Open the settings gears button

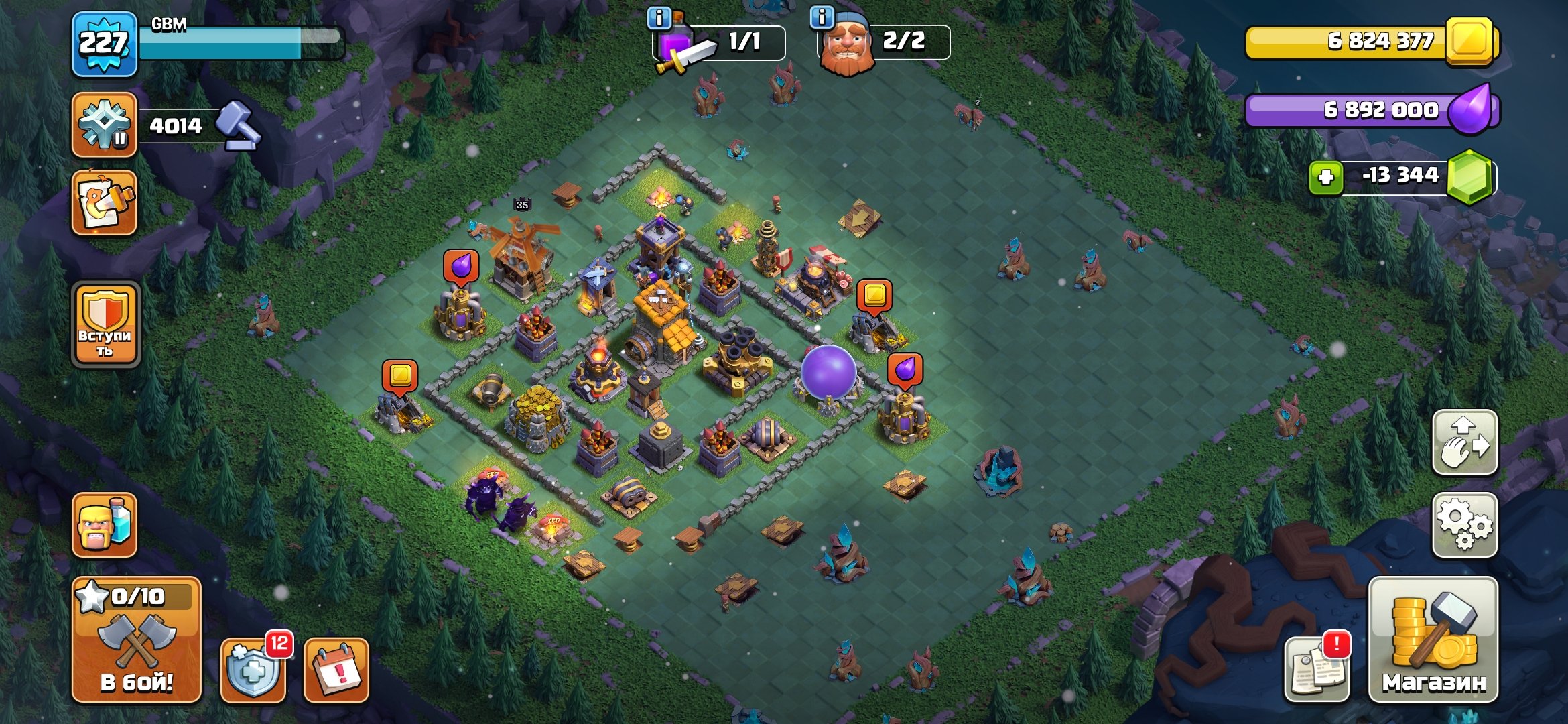(1465, 526)
